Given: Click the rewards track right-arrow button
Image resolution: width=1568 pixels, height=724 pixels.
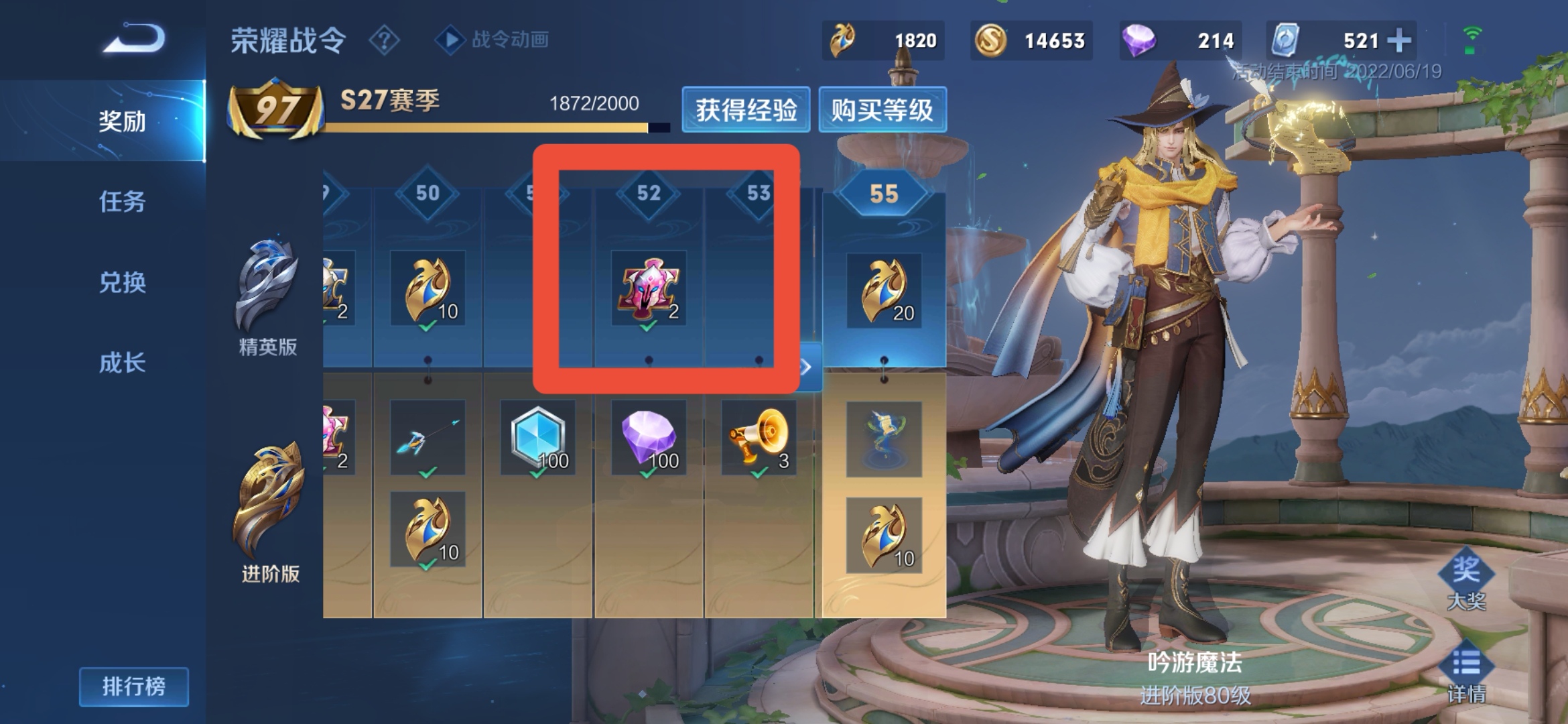Looking at the screenshot, I should click(808, 367).
